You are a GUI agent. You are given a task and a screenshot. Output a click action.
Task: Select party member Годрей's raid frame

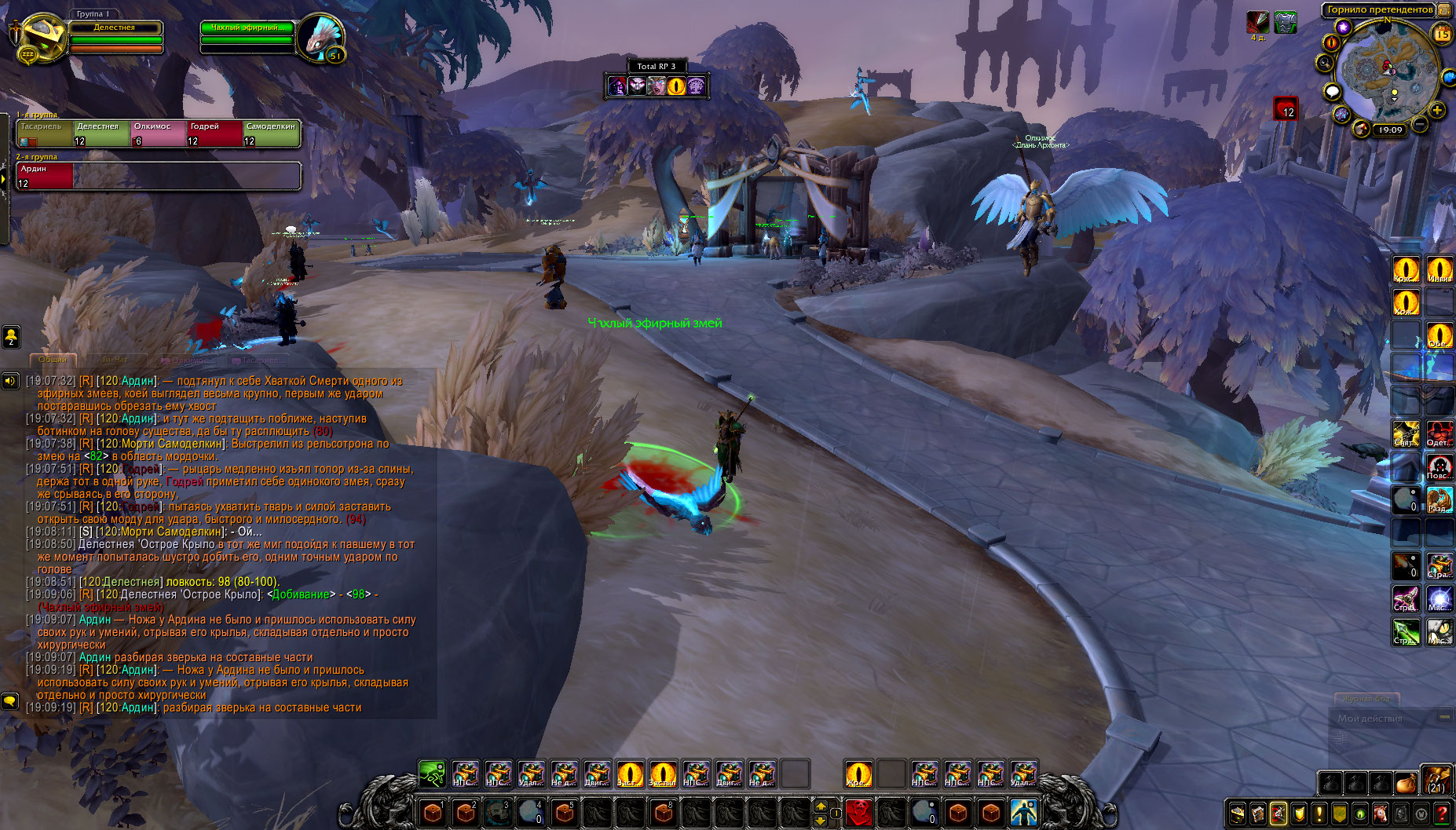click(214, 133)
